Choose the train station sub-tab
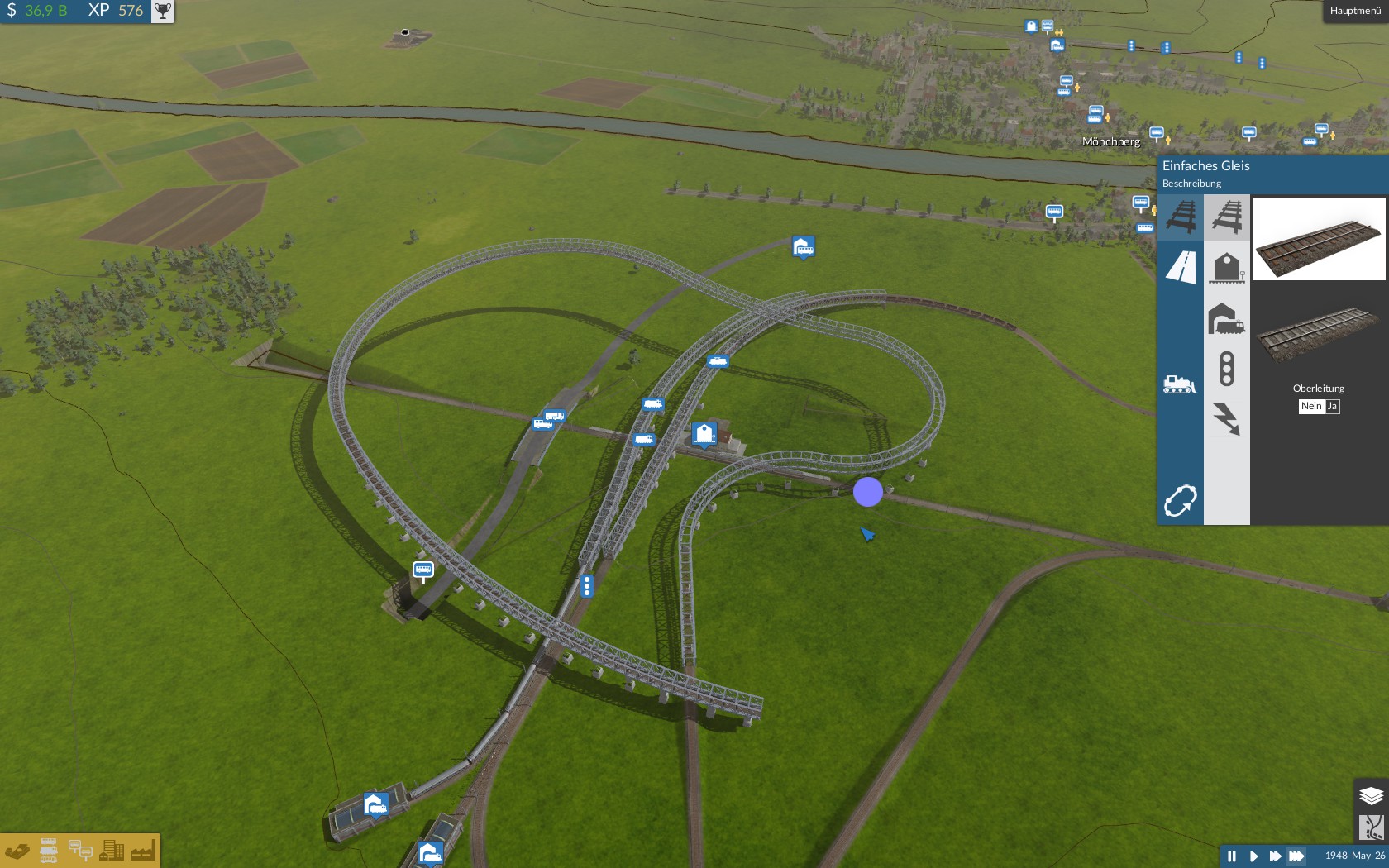The image size is (1389, 868). point(1227,268)
